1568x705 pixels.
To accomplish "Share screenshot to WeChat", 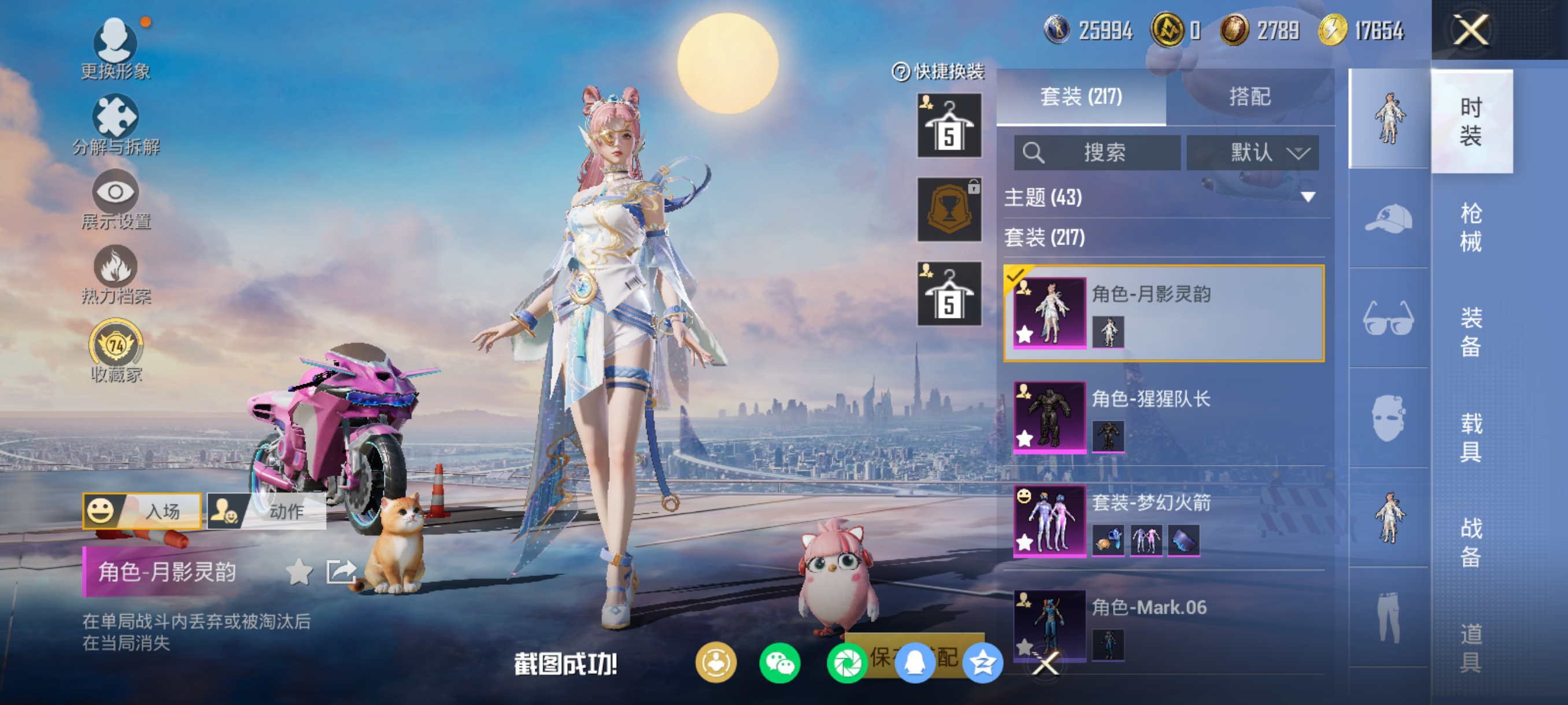I will [780, 662].
